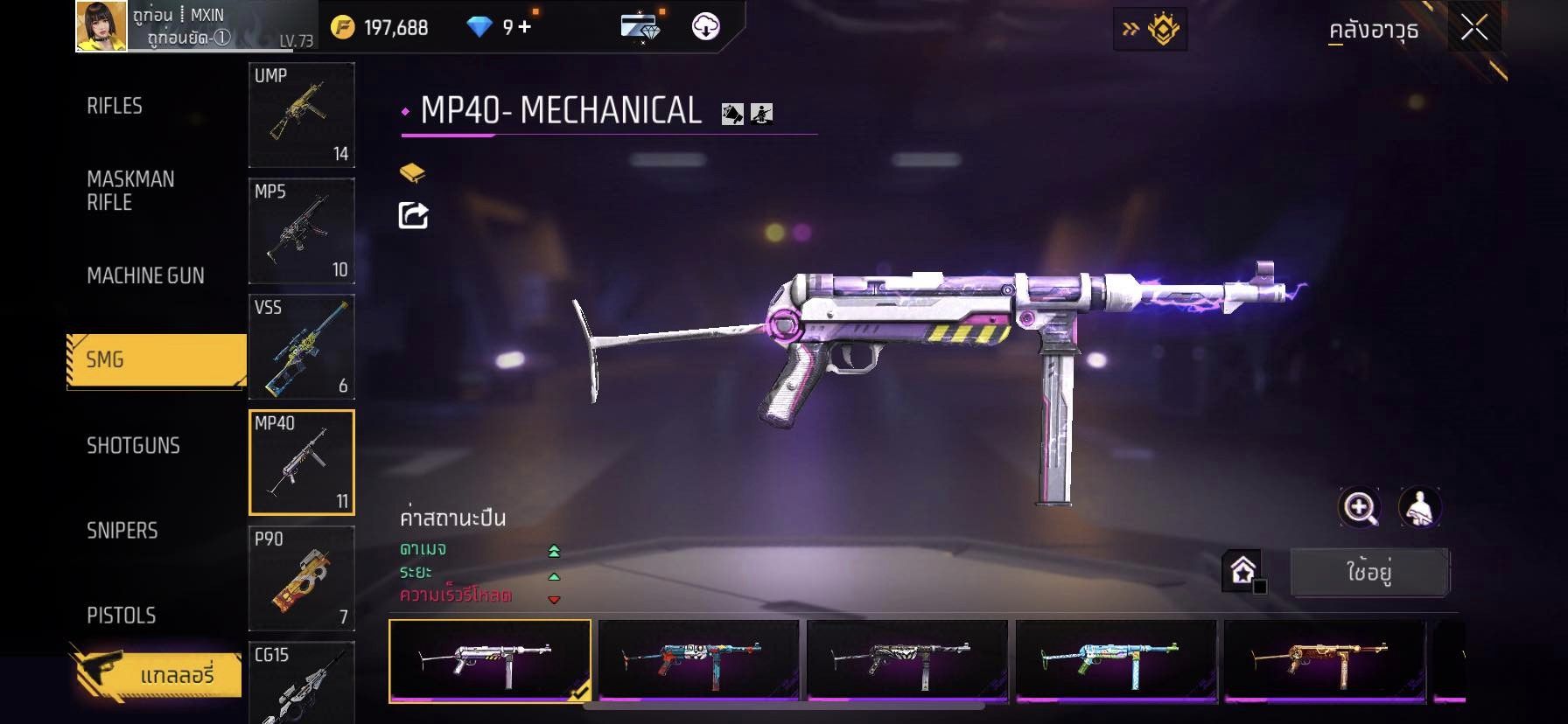This screenshot has width=1568, height=724.
Task: Share the MP40 Mechanical skin
Action: click(x=413, y=215)
